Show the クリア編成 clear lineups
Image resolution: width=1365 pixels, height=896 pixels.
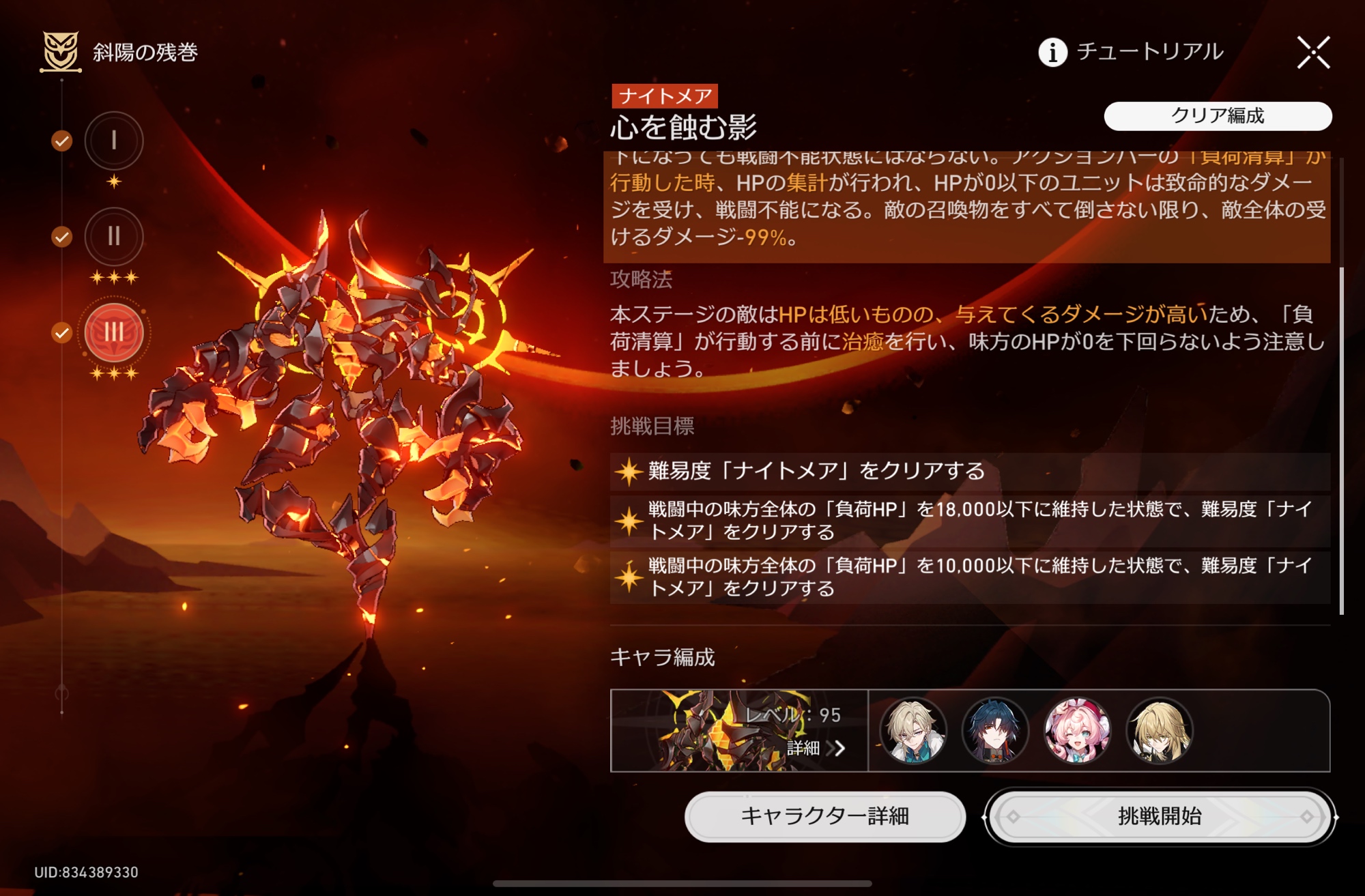pyautogui.click(x=1218, y=116)
